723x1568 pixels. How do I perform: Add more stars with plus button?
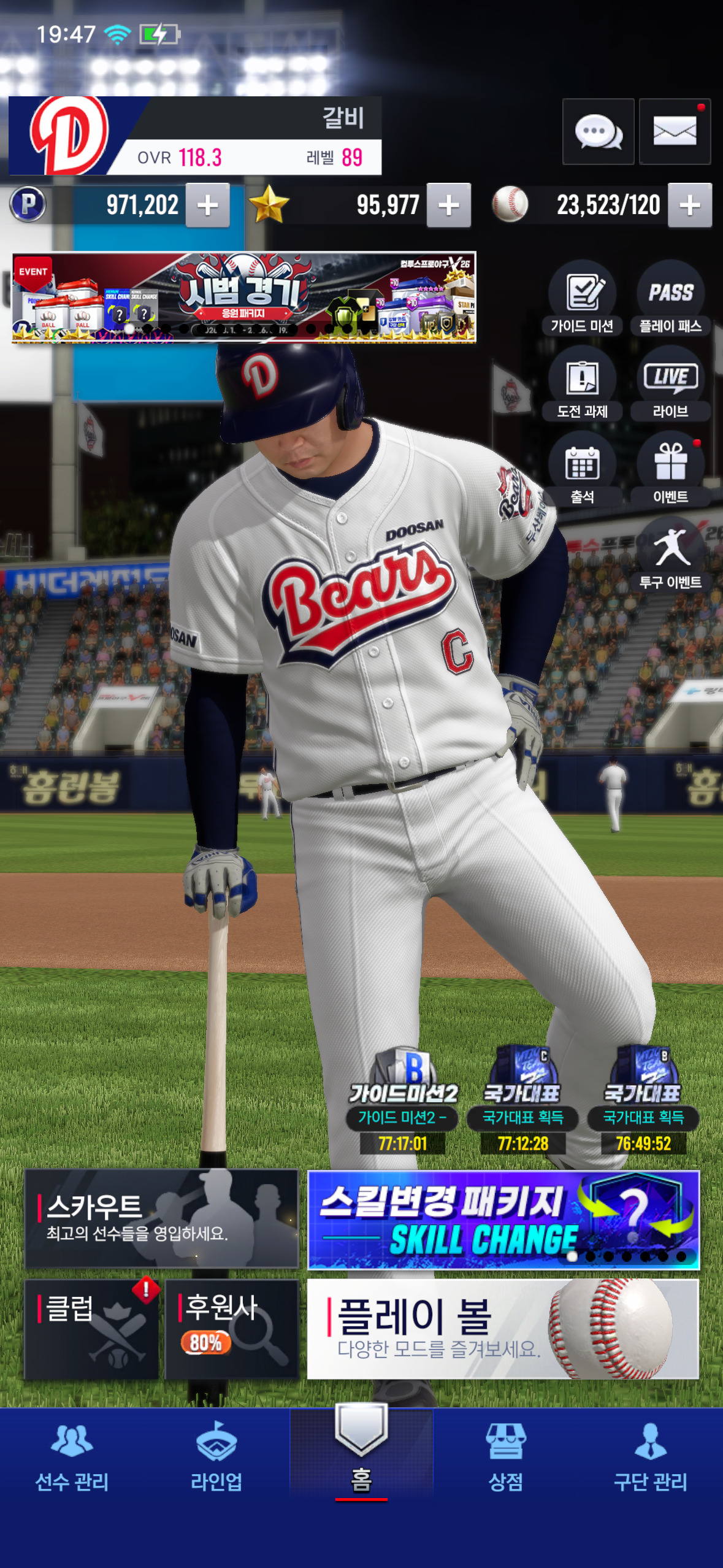click(449, 206)
